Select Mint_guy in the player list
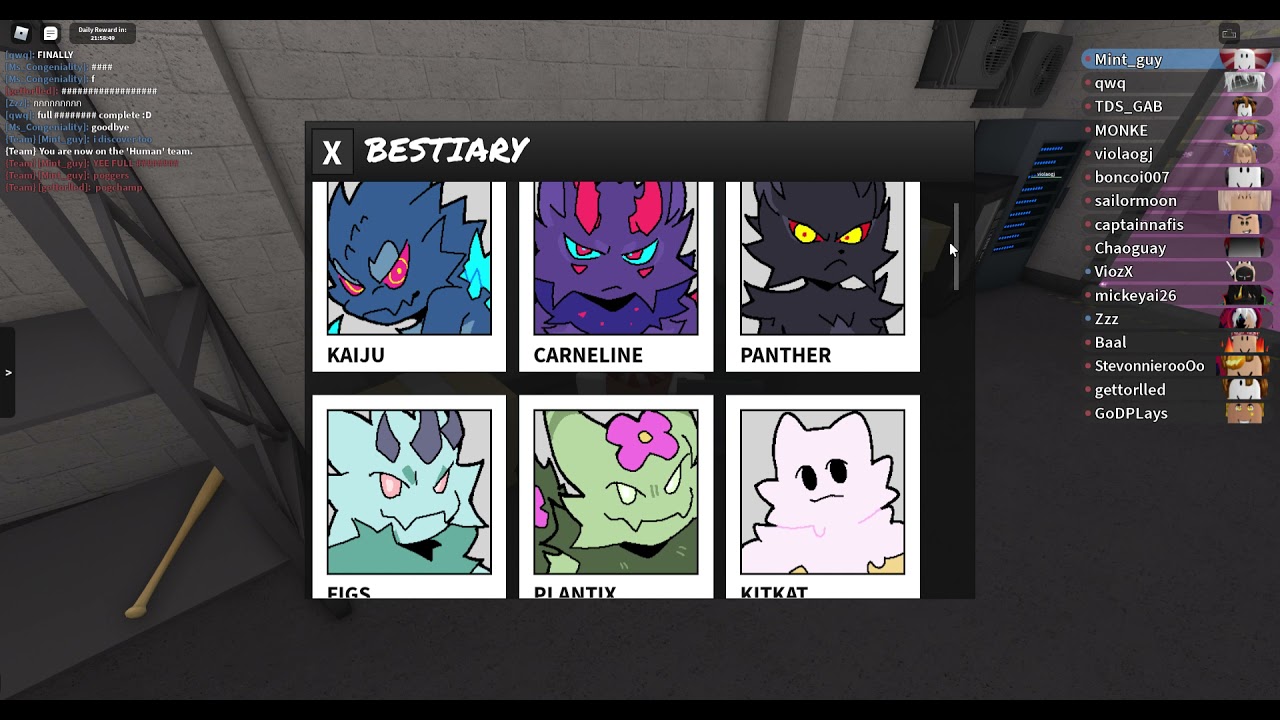The image size is (1280, 720). pos(1128,60)
